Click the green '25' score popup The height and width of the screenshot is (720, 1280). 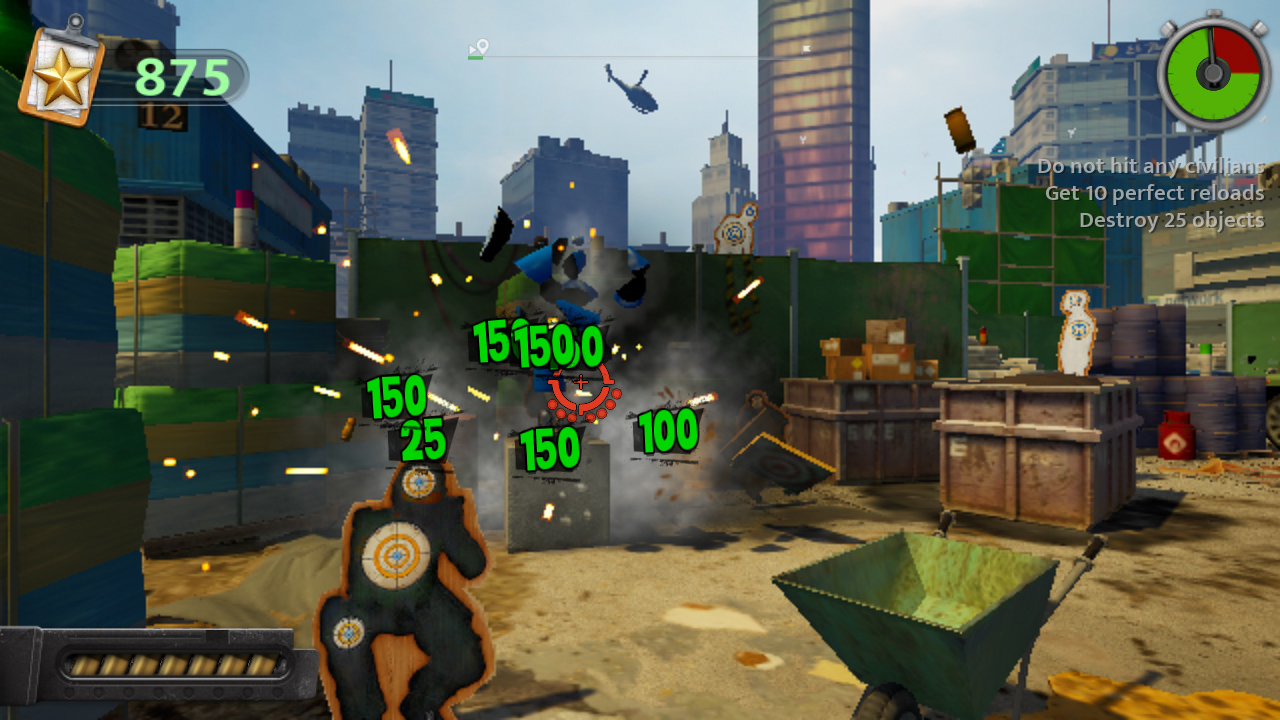pyautogui.click(x=424, y=437)
